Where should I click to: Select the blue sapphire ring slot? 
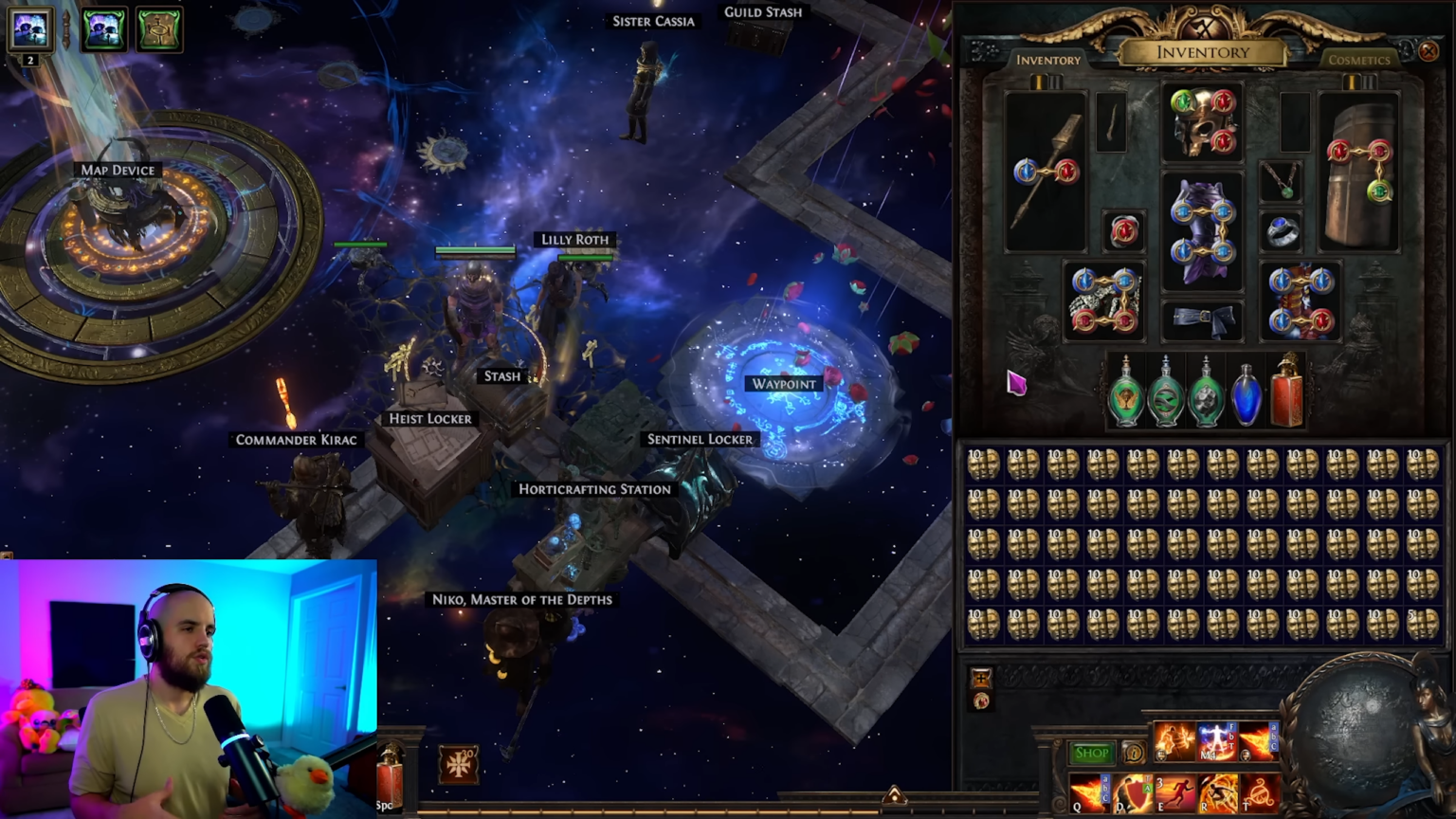point(1282,231)
